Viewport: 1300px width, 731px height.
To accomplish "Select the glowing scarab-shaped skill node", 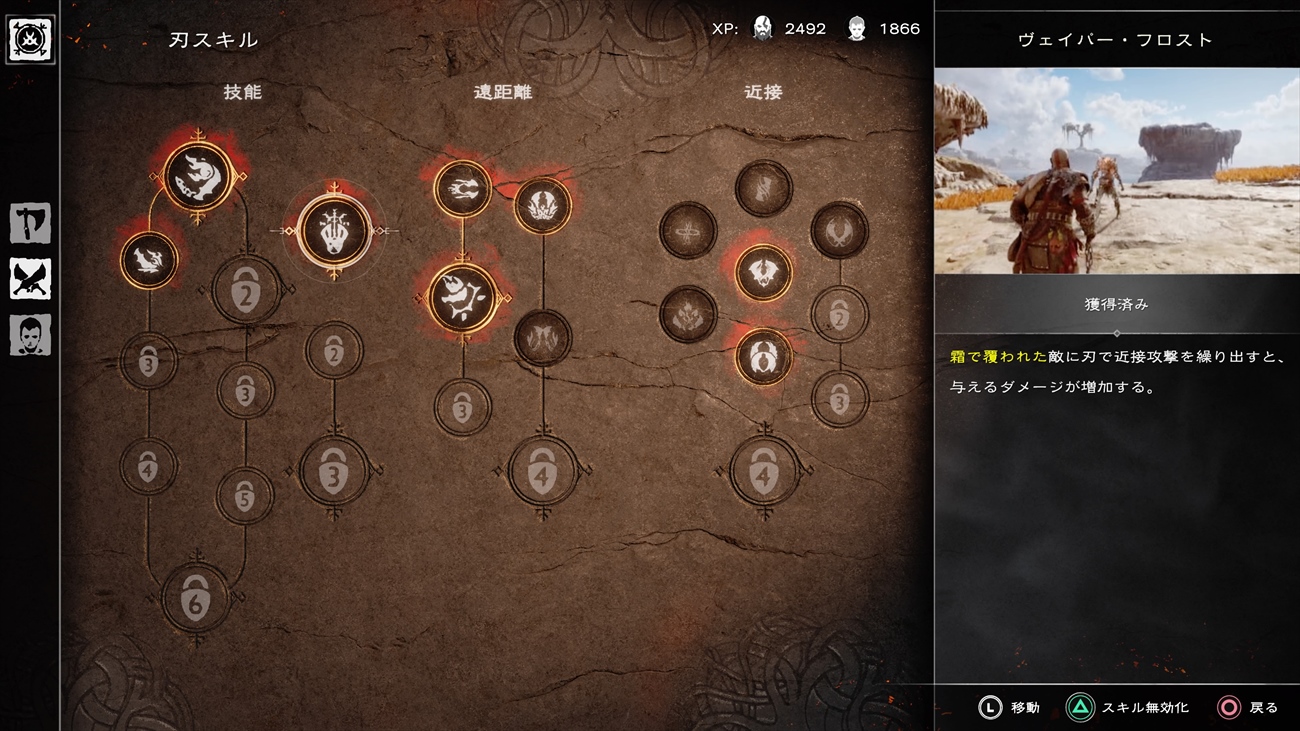I will 764,356.
